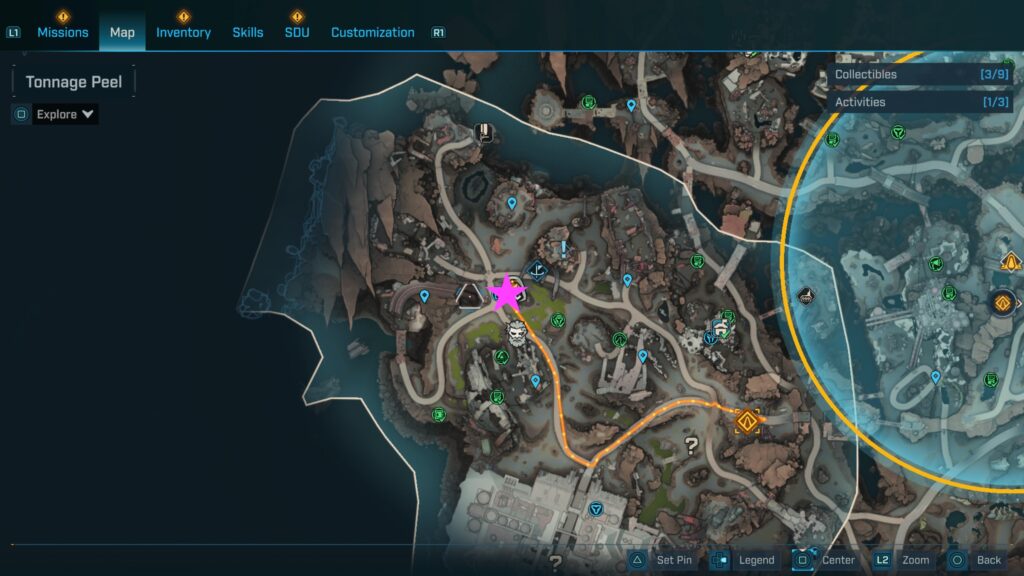Switch to the Customization tab
Image resolution: width=1024 pixels, height=576 pixels.
[x=372, y=32]
